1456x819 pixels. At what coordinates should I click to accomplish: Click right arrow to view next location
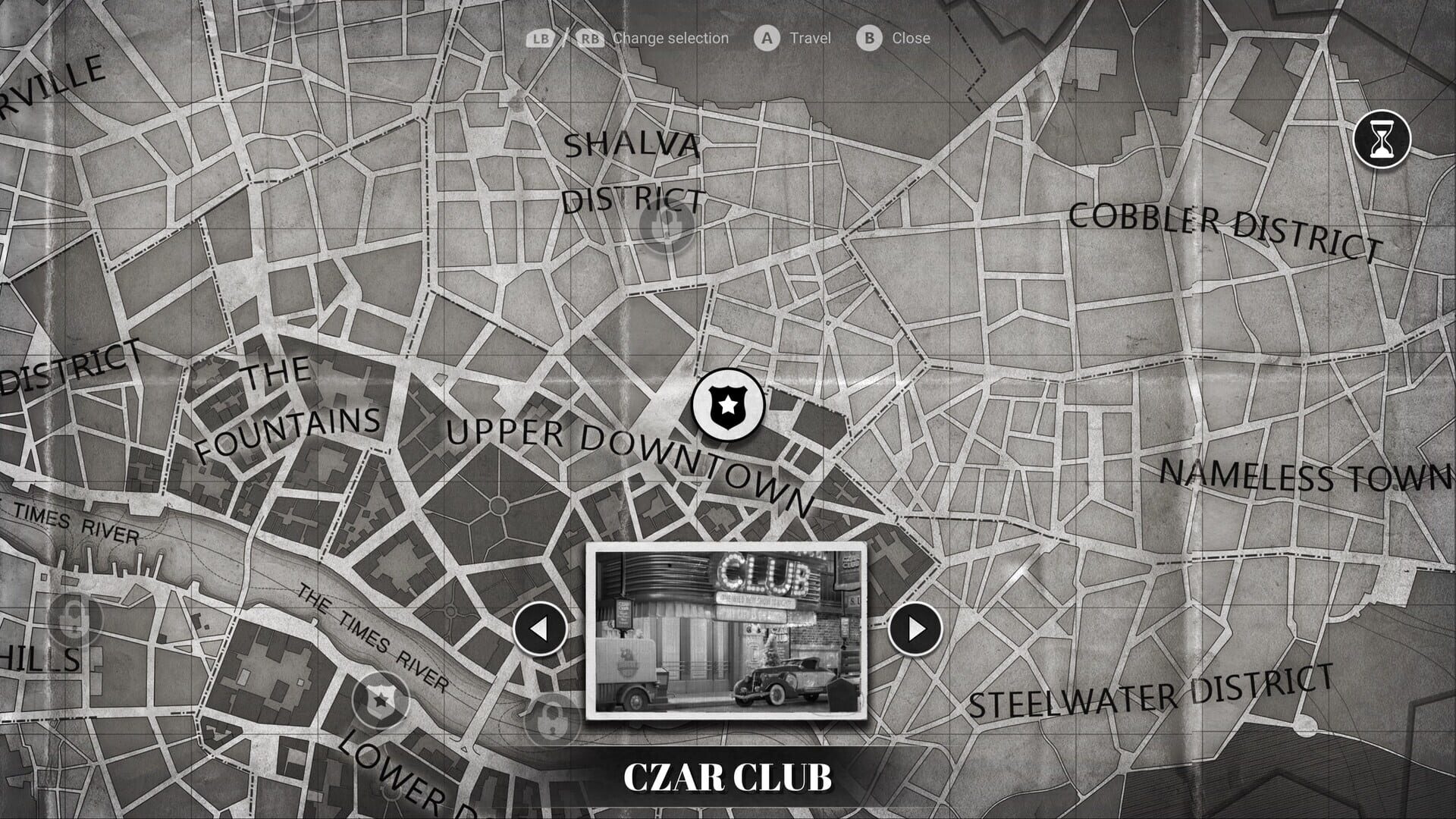[915, 629]
